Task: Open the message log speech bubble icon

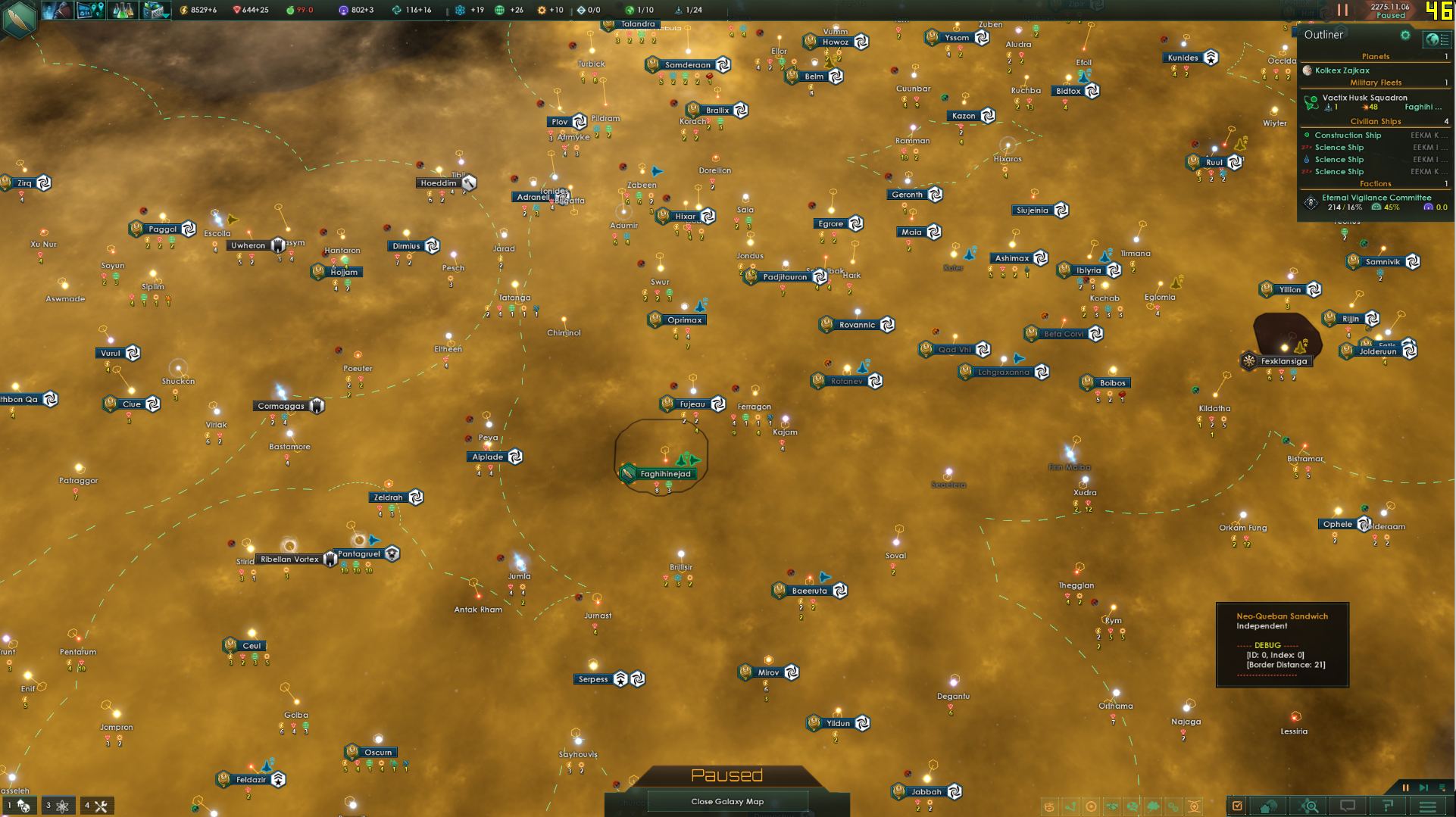Action: (1349, 806)
